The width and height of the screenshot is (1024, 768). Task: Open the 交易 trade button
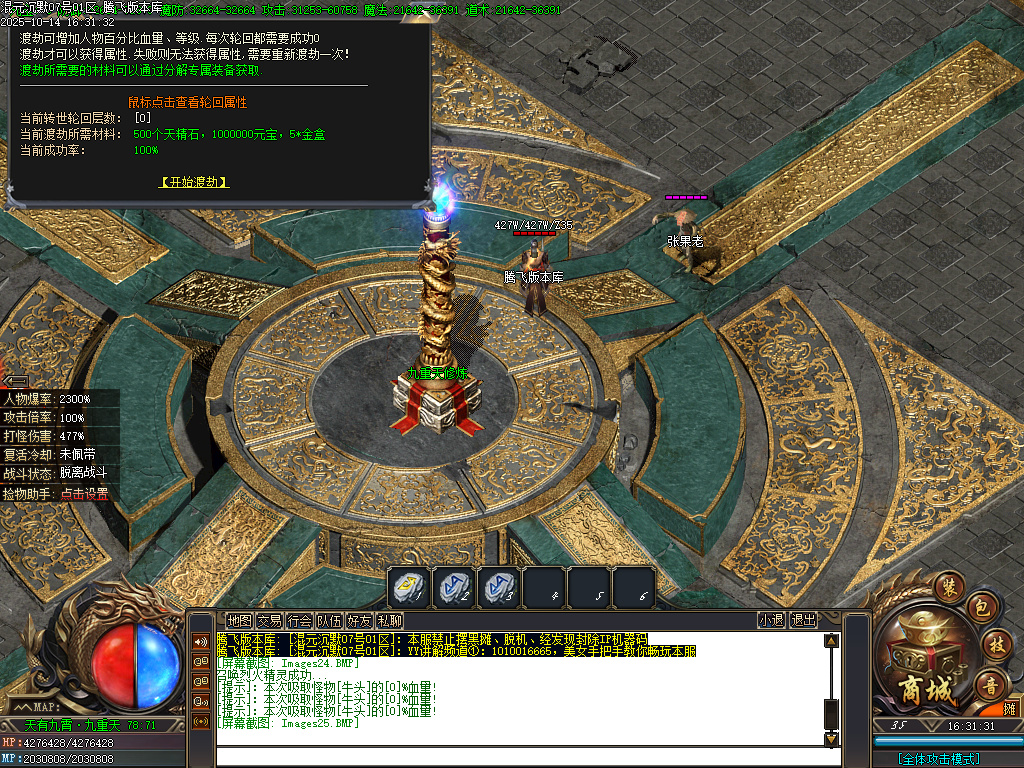(x=269, y=620)
